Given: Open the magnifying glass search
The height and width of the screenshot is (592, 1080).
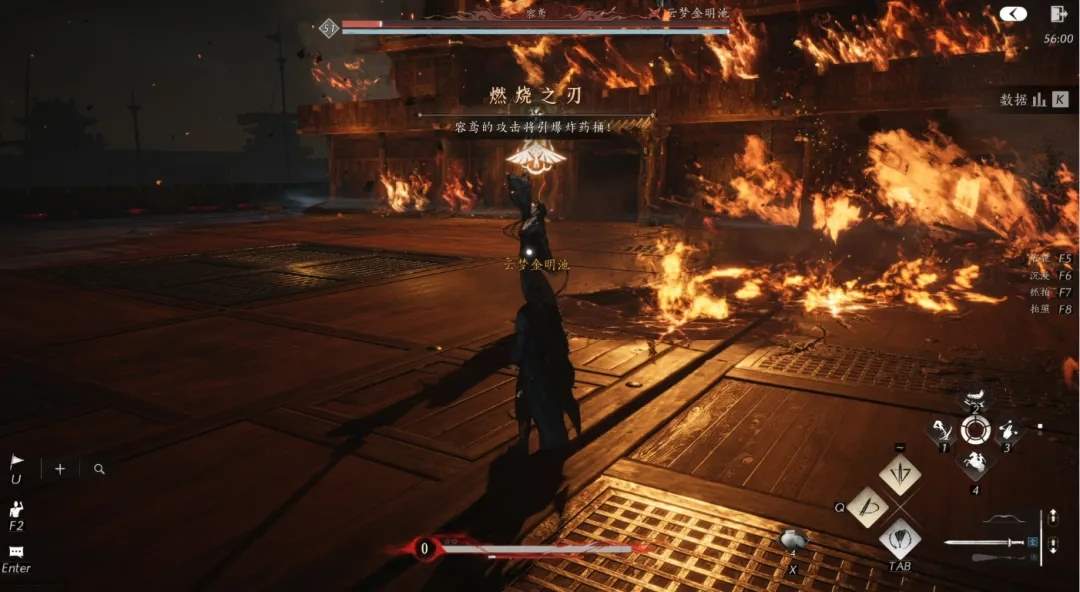Looking at the screenshot, I should [99, 469].
